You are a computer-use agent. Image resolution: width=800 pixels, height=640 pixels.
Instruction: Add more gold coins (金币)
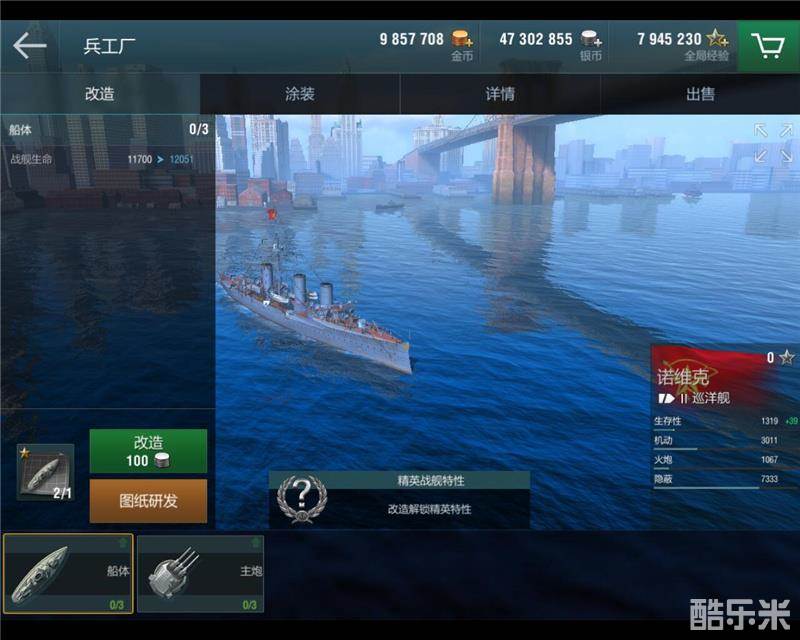(x=461, y=40)
